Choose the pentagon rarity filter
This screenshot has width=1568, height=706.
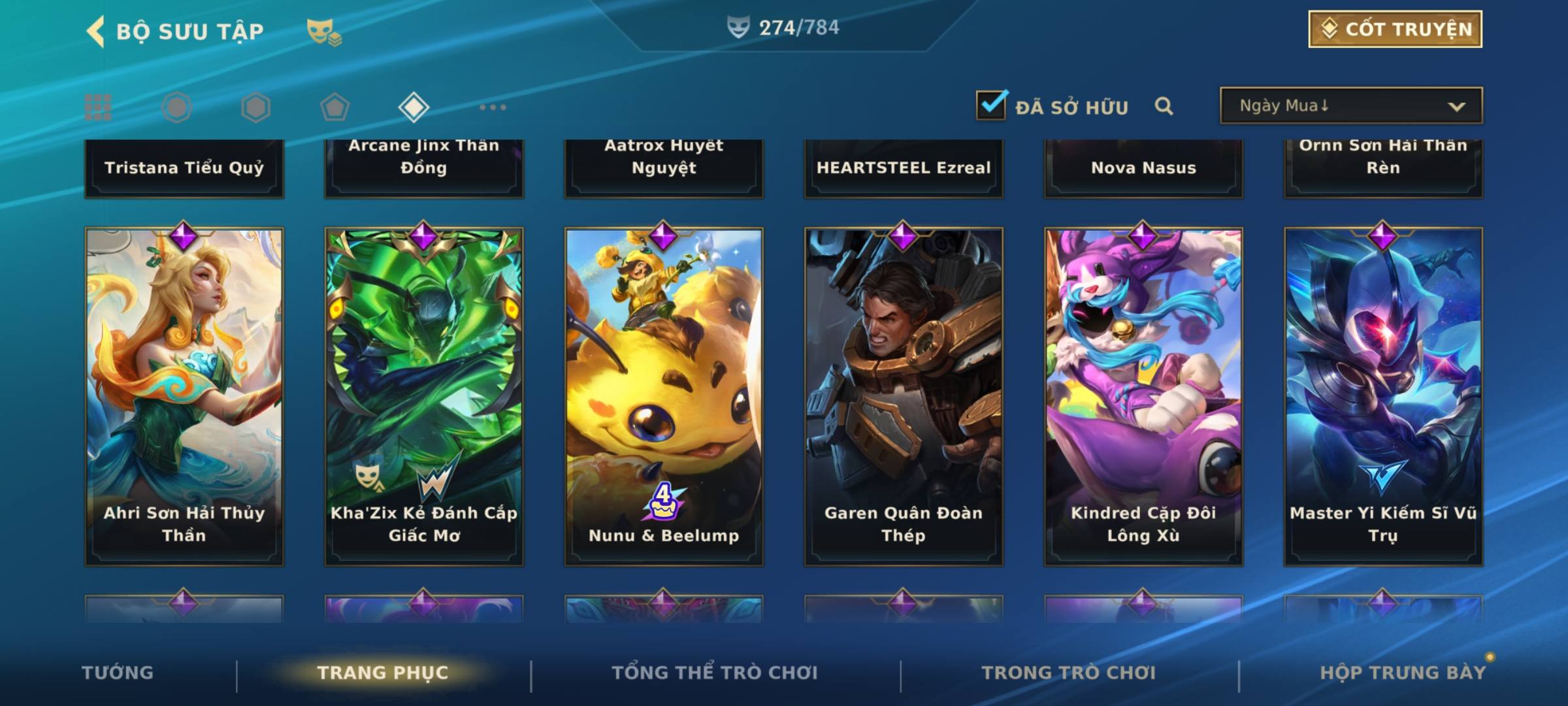coord(335,107)
